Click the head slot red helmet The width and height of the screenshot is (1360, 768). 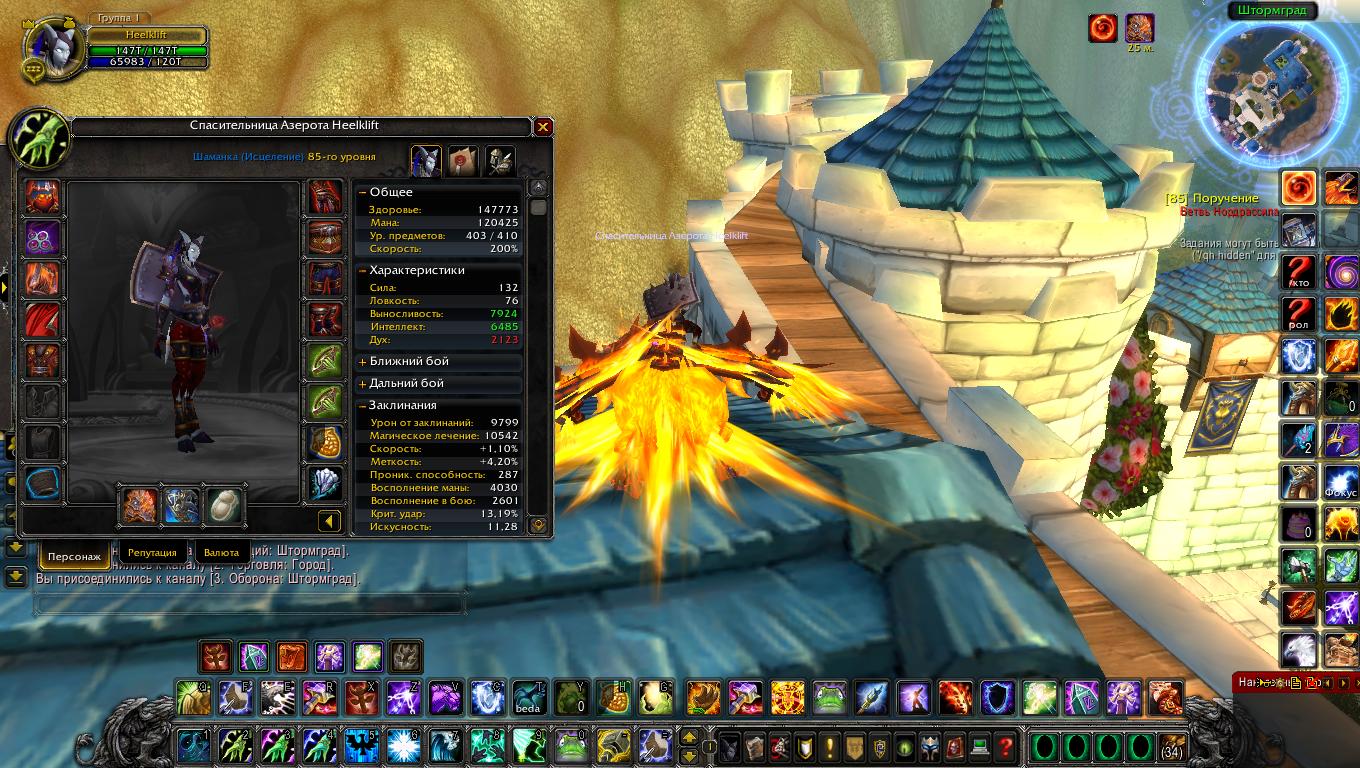coord(43,197)
